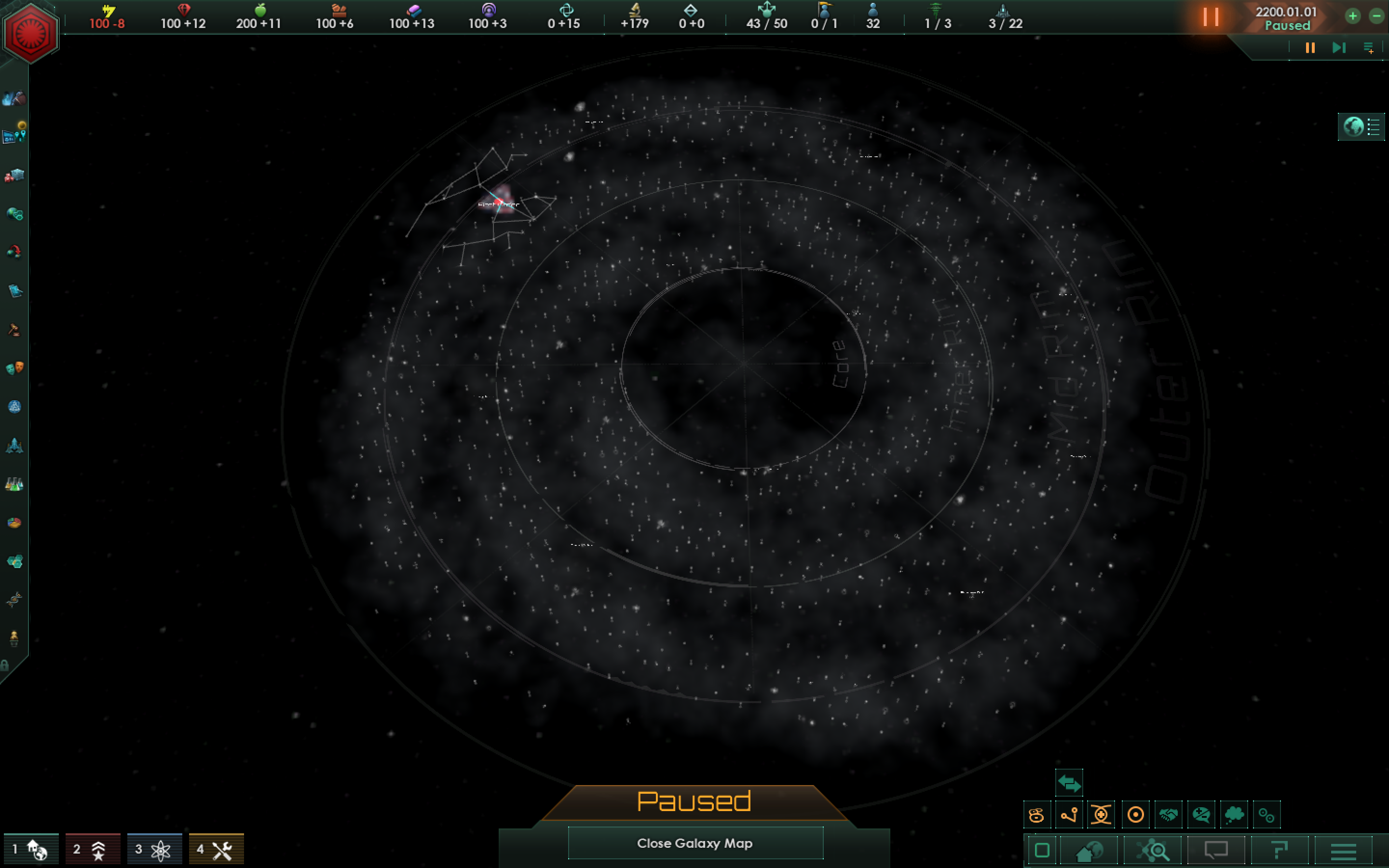This screenshot has height=868, width=1389.
Task: Return to home system with the home icon
Action: (1089, 851)
